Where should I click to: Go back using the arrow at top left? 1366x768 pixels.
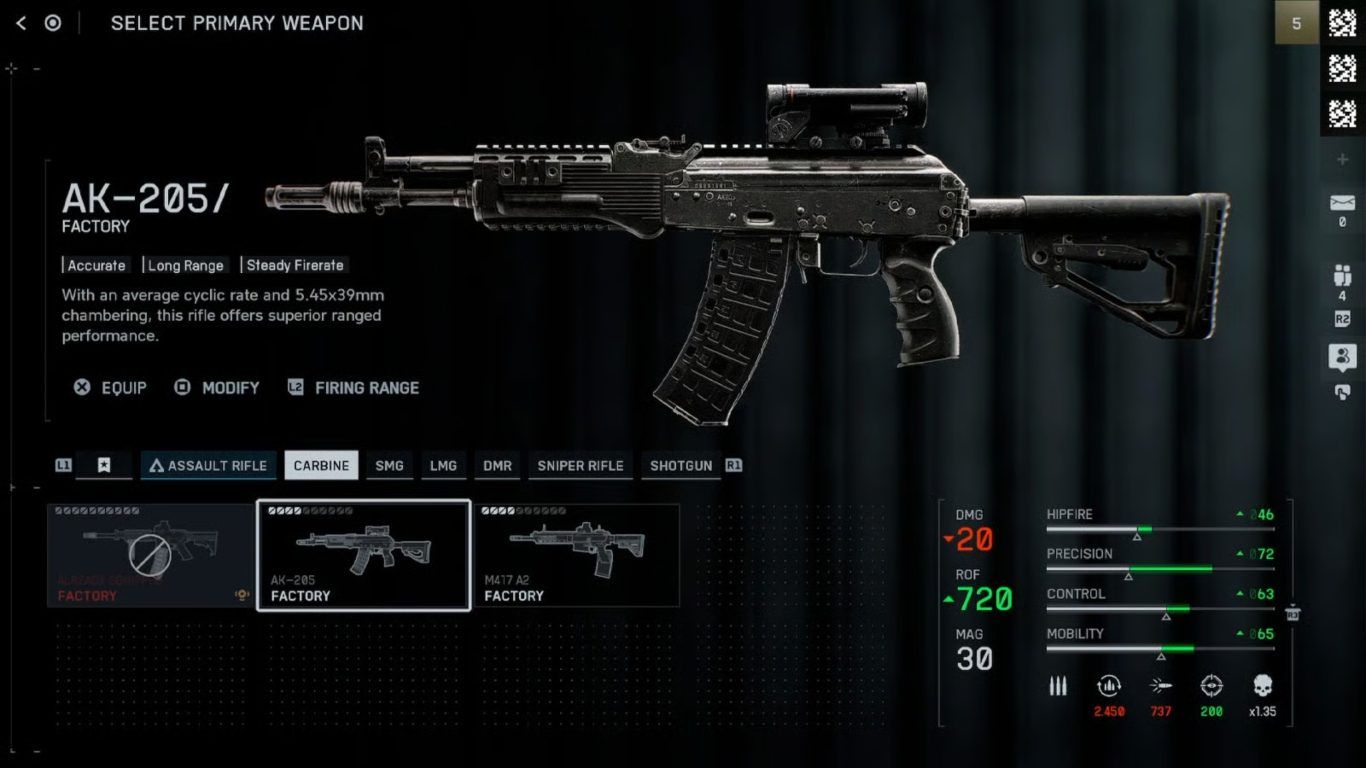tap(21, 23)
